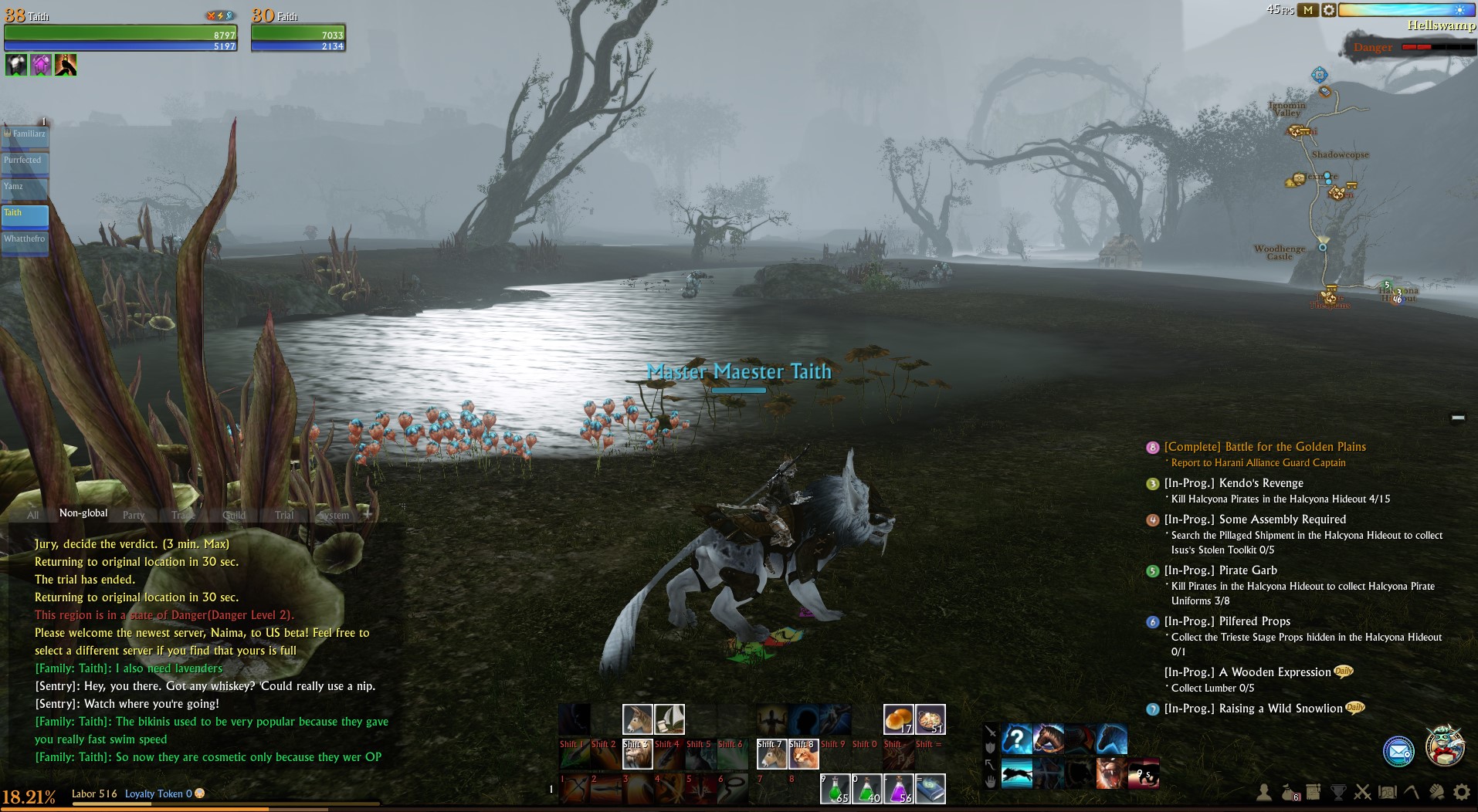Switch to the Party chat tab
Screen dimensions: 1478x812
(x=134, y=515)
